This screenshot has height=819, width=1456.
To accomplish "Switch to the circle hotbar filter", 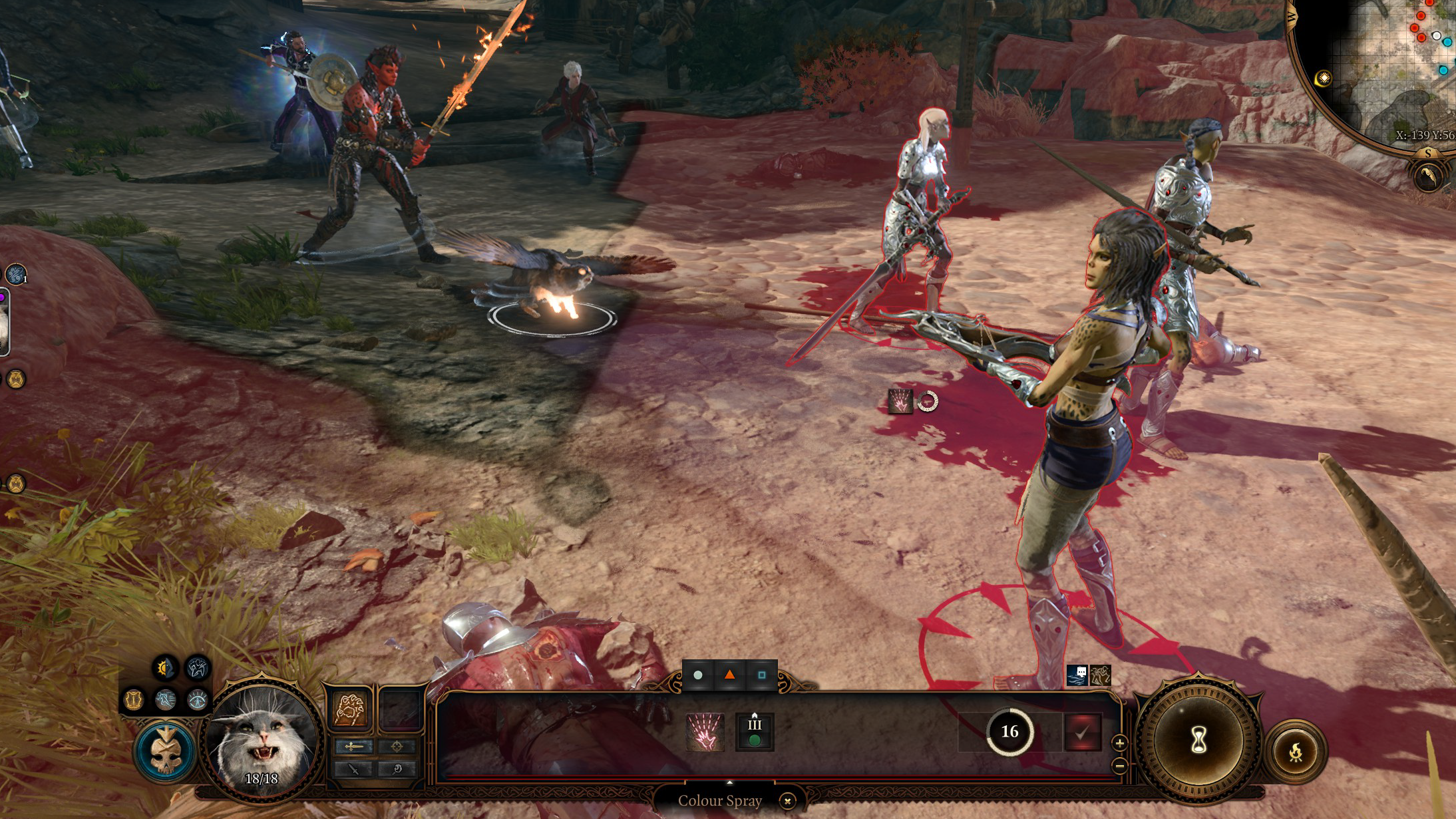I will (x=697, y=675).
